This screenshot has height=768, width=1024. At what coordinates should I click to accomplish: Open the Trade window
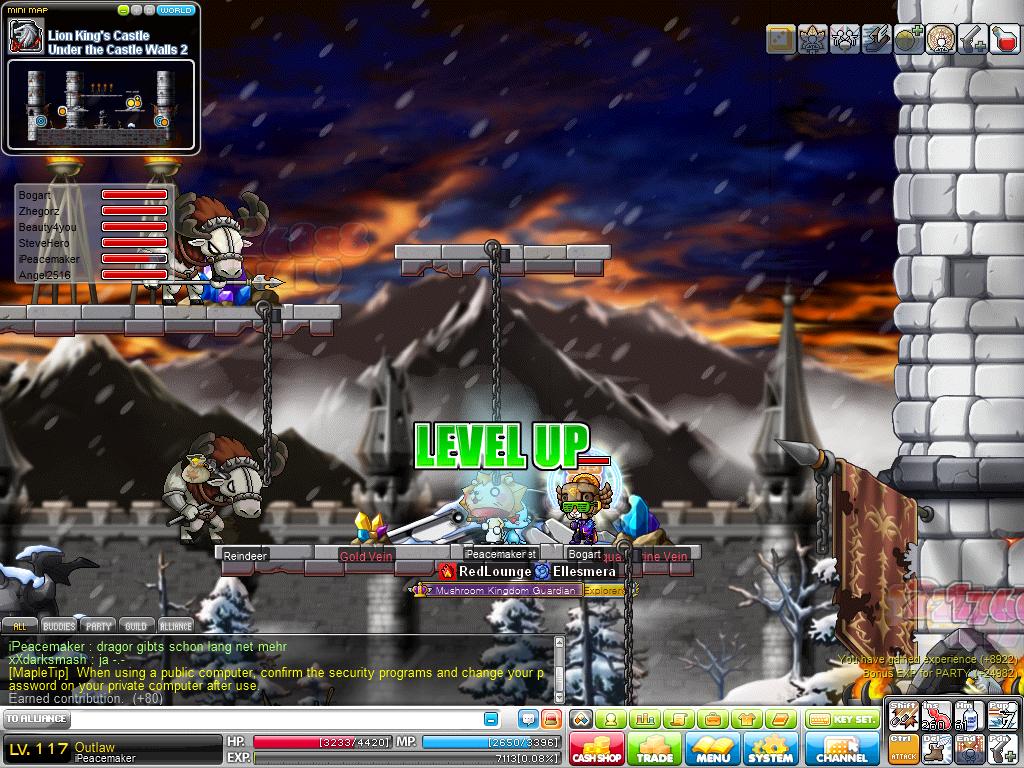655,749
